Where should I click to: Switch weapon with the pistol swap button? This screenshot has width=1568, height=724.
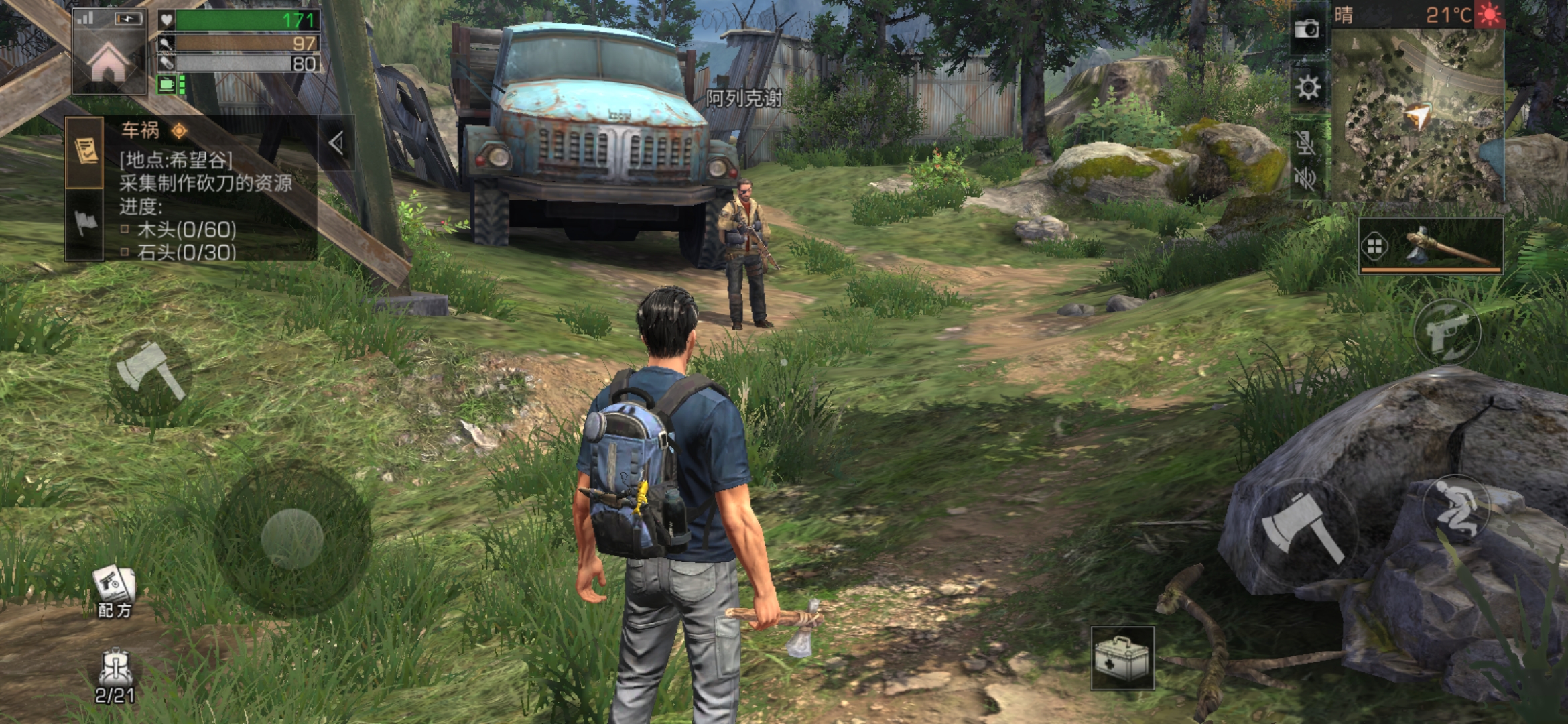click(x=1447, y=332)
